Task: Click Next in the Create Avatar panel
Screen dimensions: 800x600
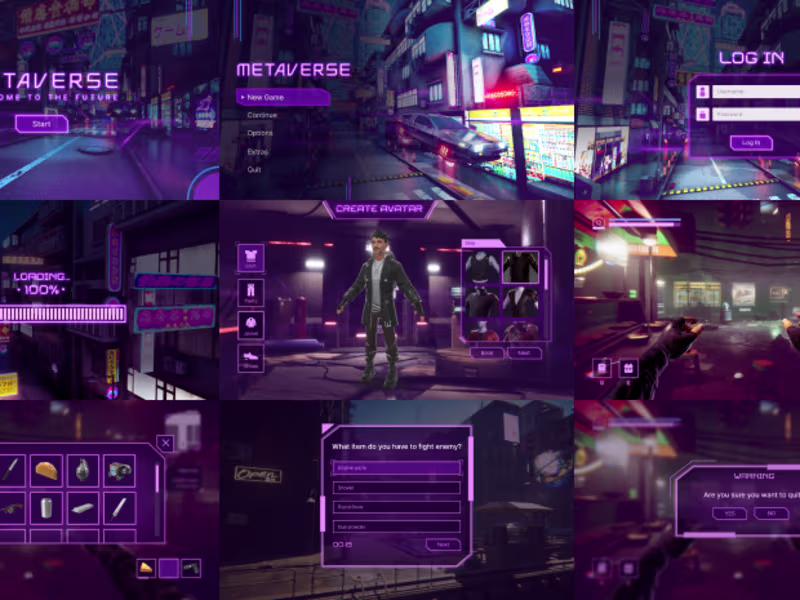Action: [524, 352]
